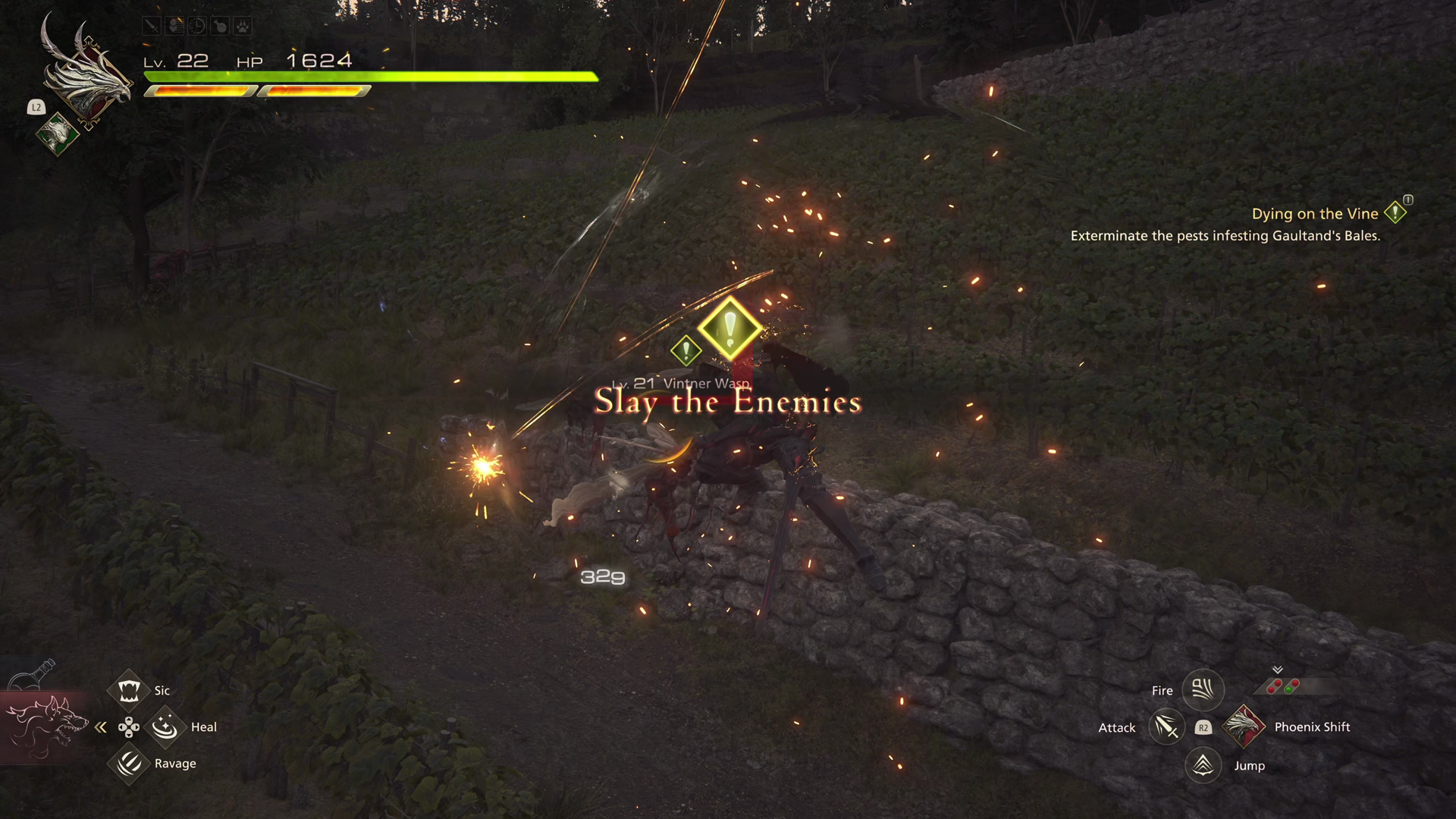Use the Fire magic ability icon
This screenshot has width=1456, height=819.
tap(1203, 690)
